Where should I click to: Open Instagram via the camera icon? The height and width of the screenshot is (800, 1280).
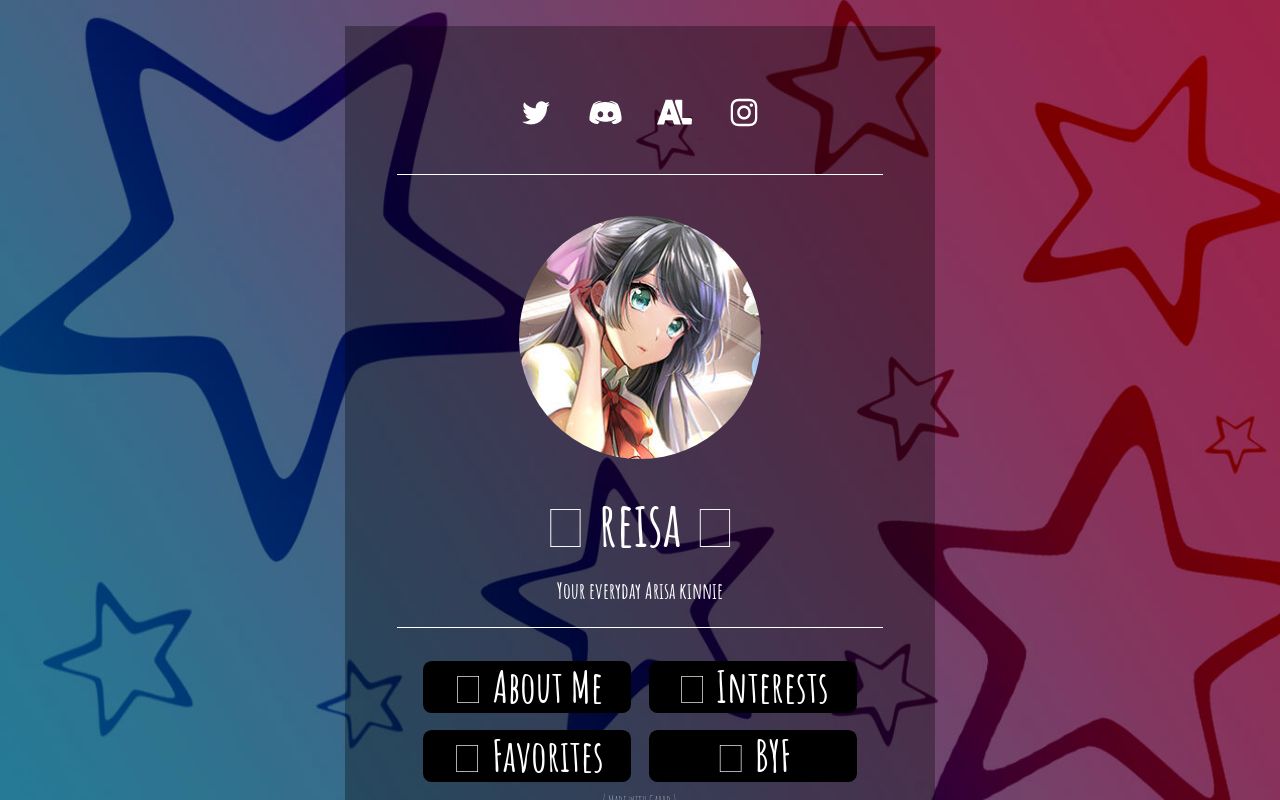(743, 113)
